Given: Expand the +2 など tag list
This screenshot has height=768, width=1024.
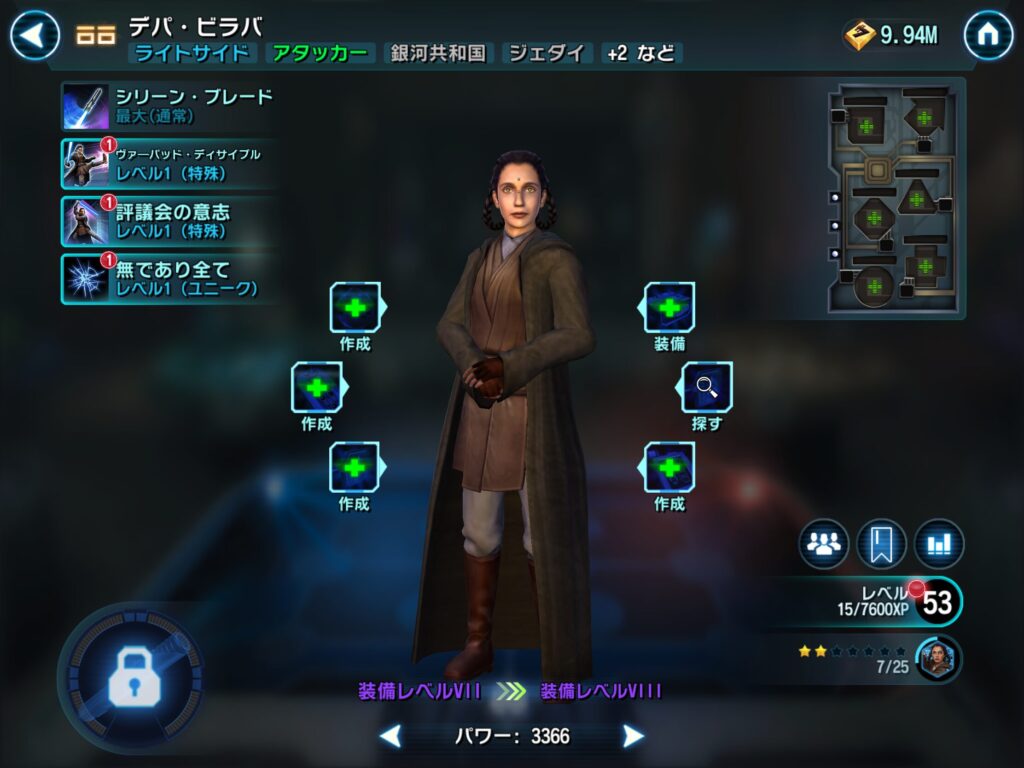Looking at the screenshot, I should click(642, 54).
